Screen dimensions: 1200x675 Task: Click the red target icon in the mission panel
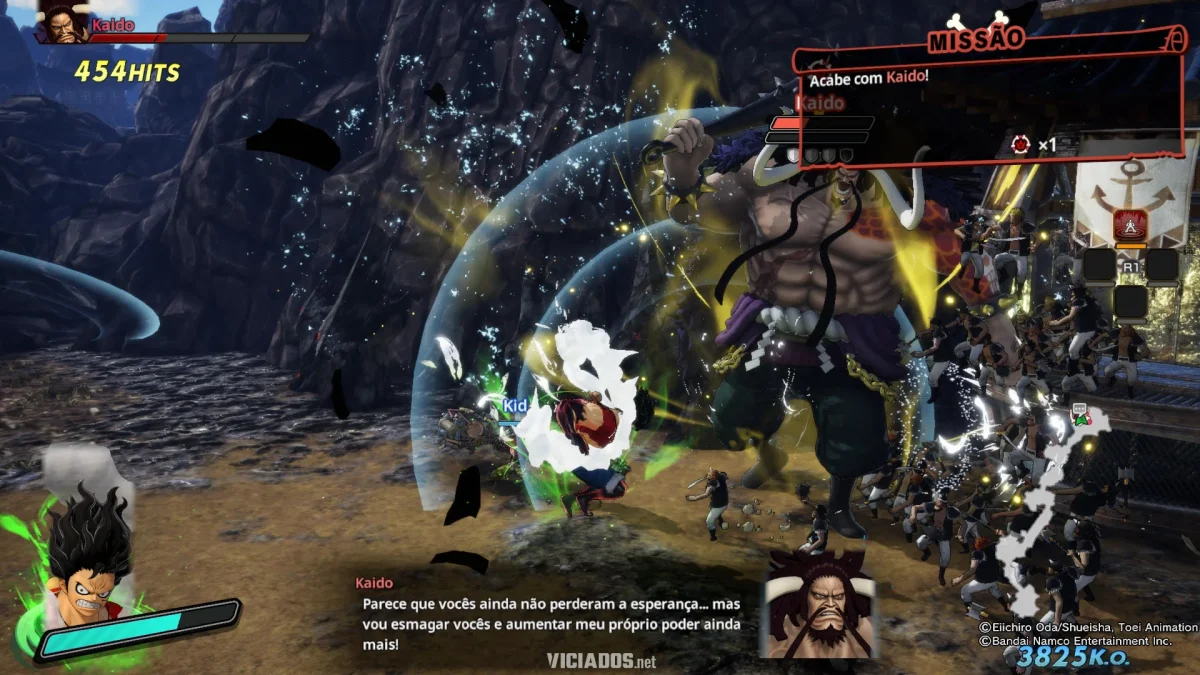click(1020, 145)
